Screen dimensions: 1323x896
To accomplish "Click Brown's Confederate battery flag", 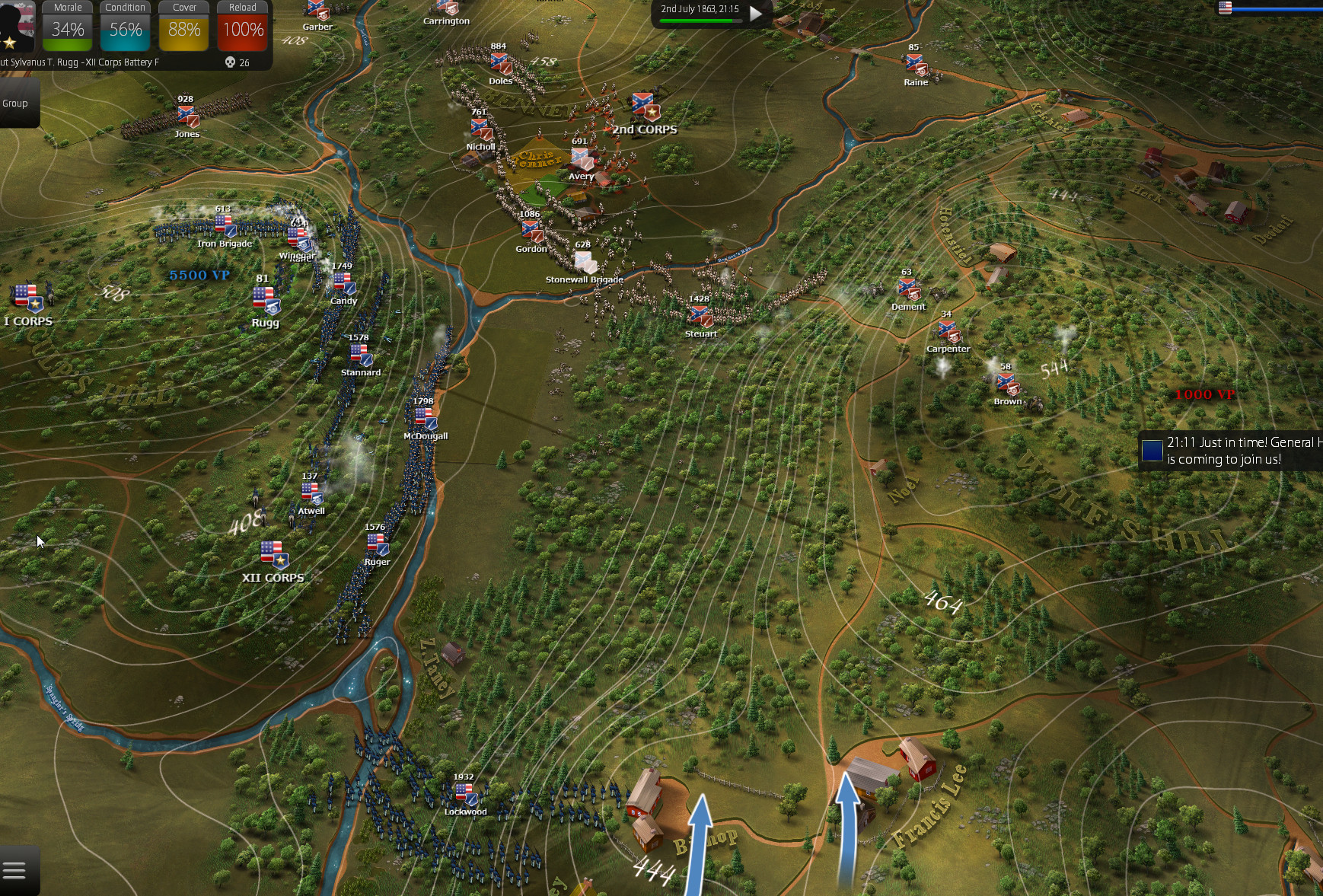I will coord(1007,384).
